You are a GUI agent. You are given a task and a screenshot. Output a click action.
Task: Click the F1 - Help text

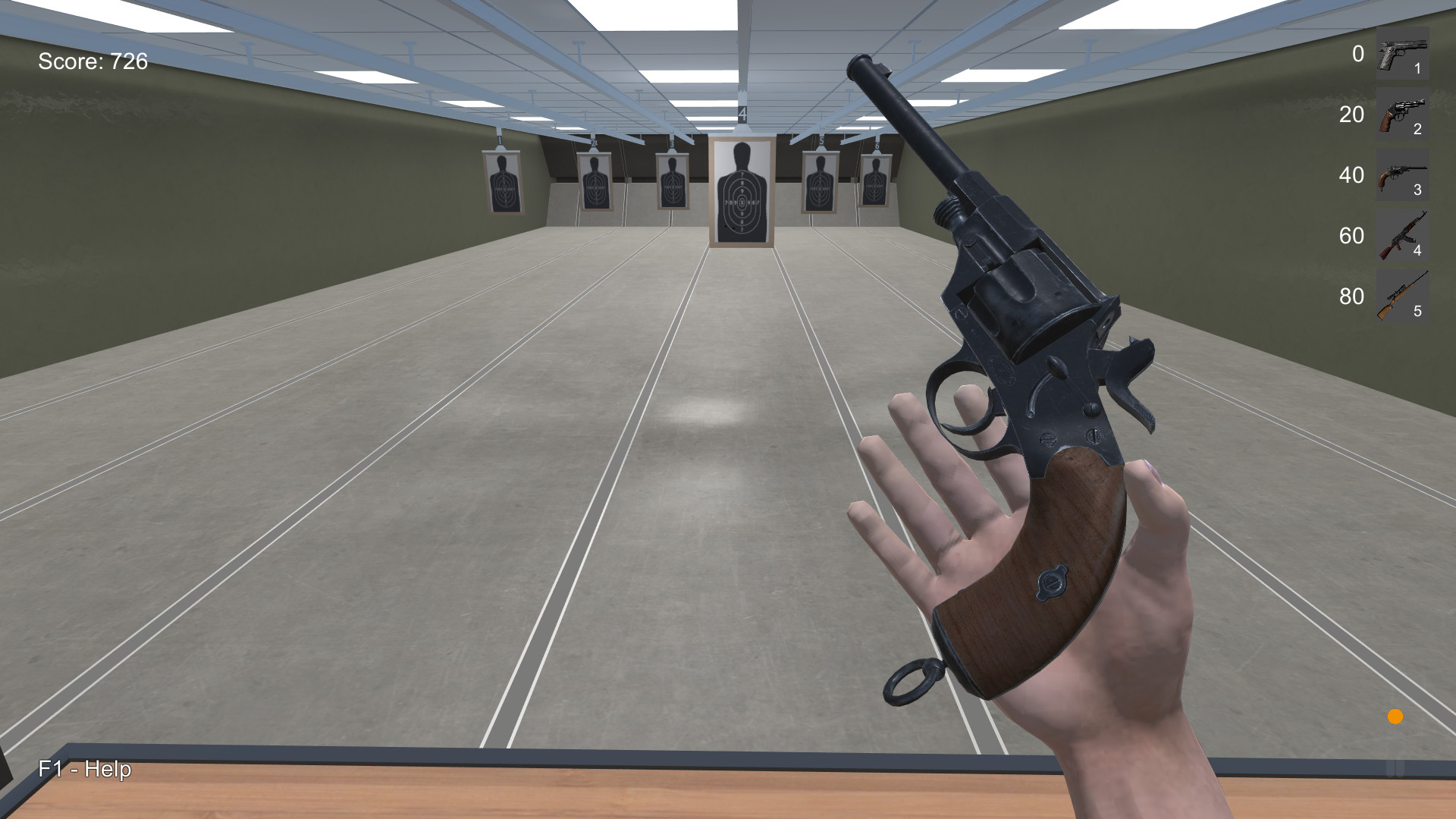[84, 770]
